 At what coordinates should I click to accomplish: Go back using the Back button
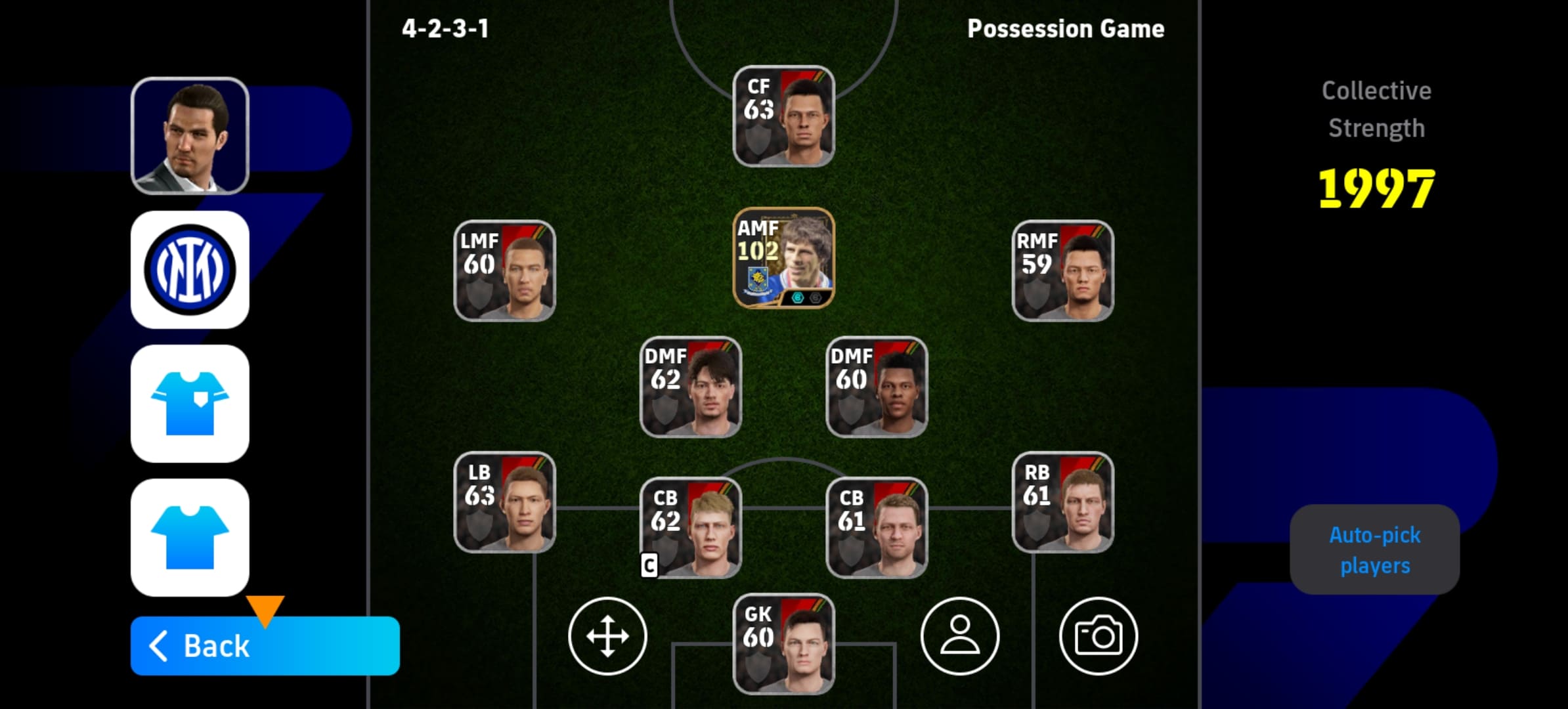click(x=264, y=646)
